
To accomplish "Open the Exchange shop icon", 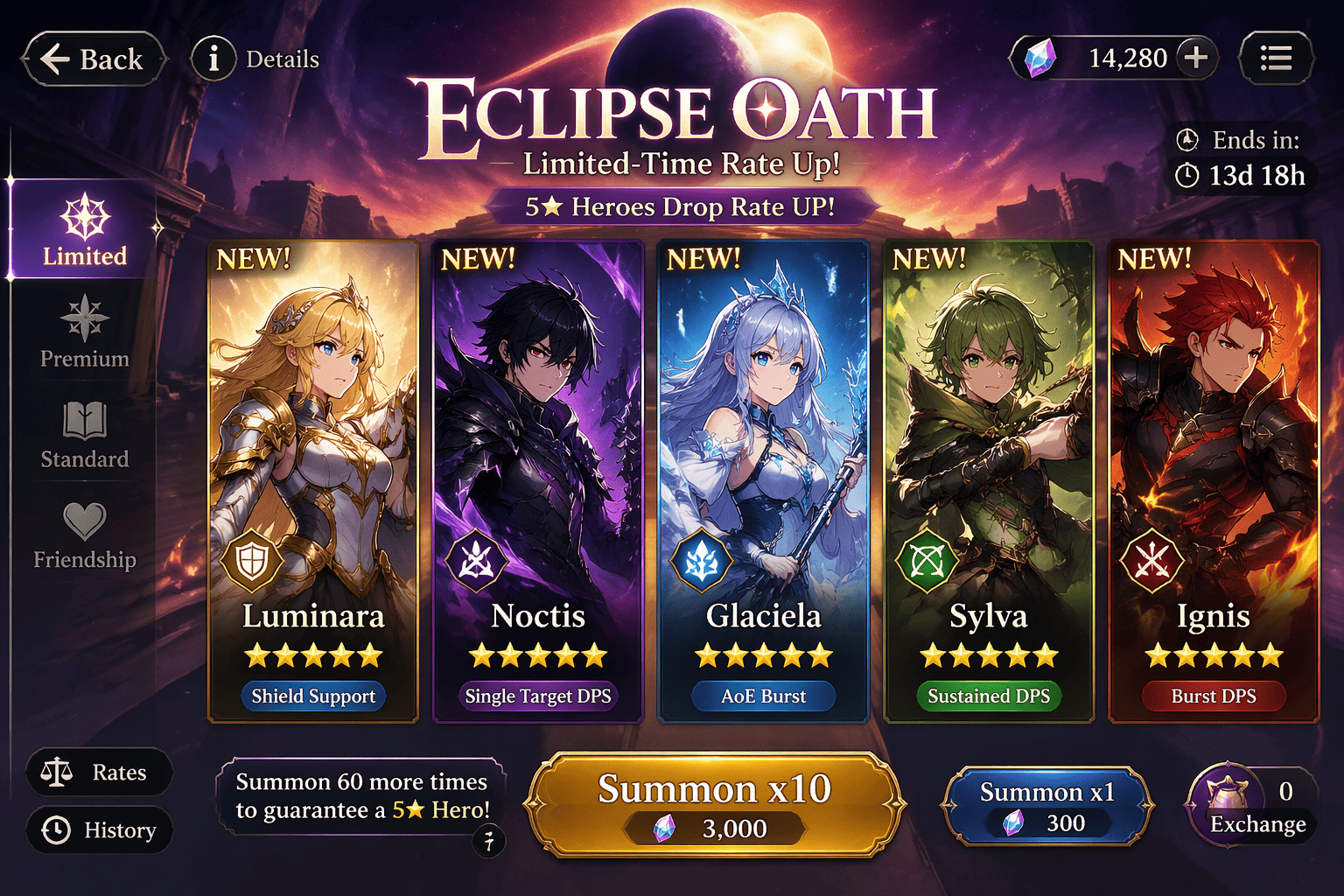I will pos(1228,801).
